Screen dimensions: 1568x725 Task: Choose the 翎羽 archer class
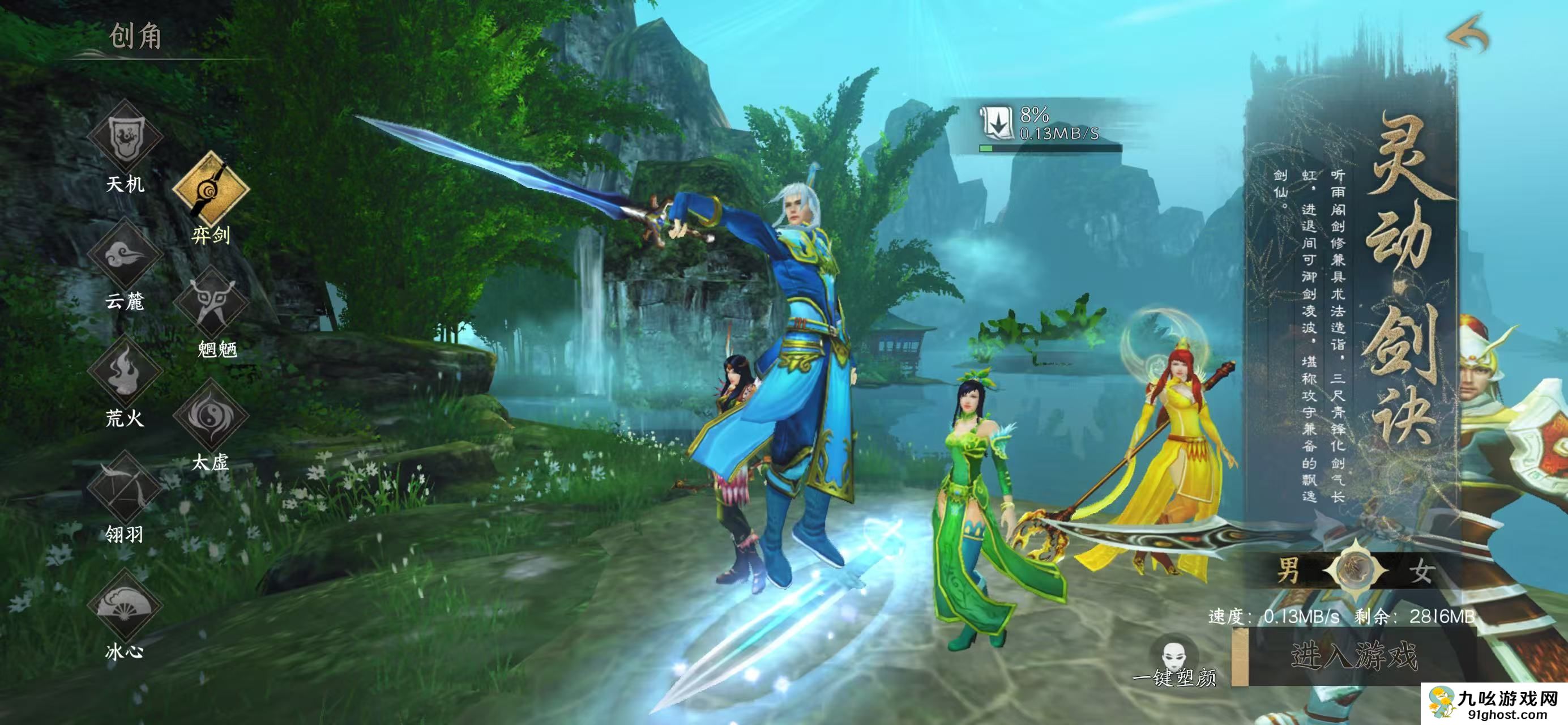(x=125, y=487)
